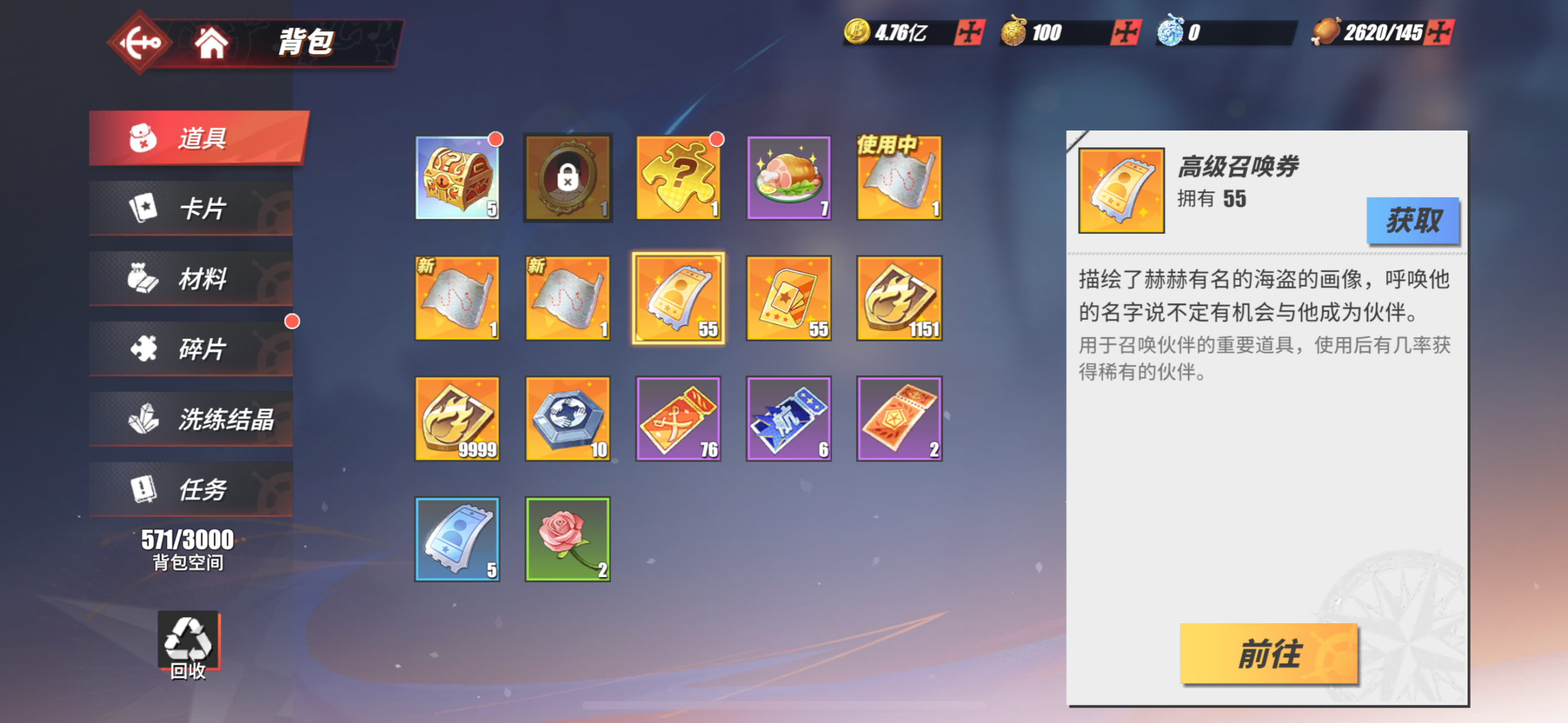Screen dimensions: 1568x723
Task: Switch to the 卡片 tab
Action: coord(191,208)
